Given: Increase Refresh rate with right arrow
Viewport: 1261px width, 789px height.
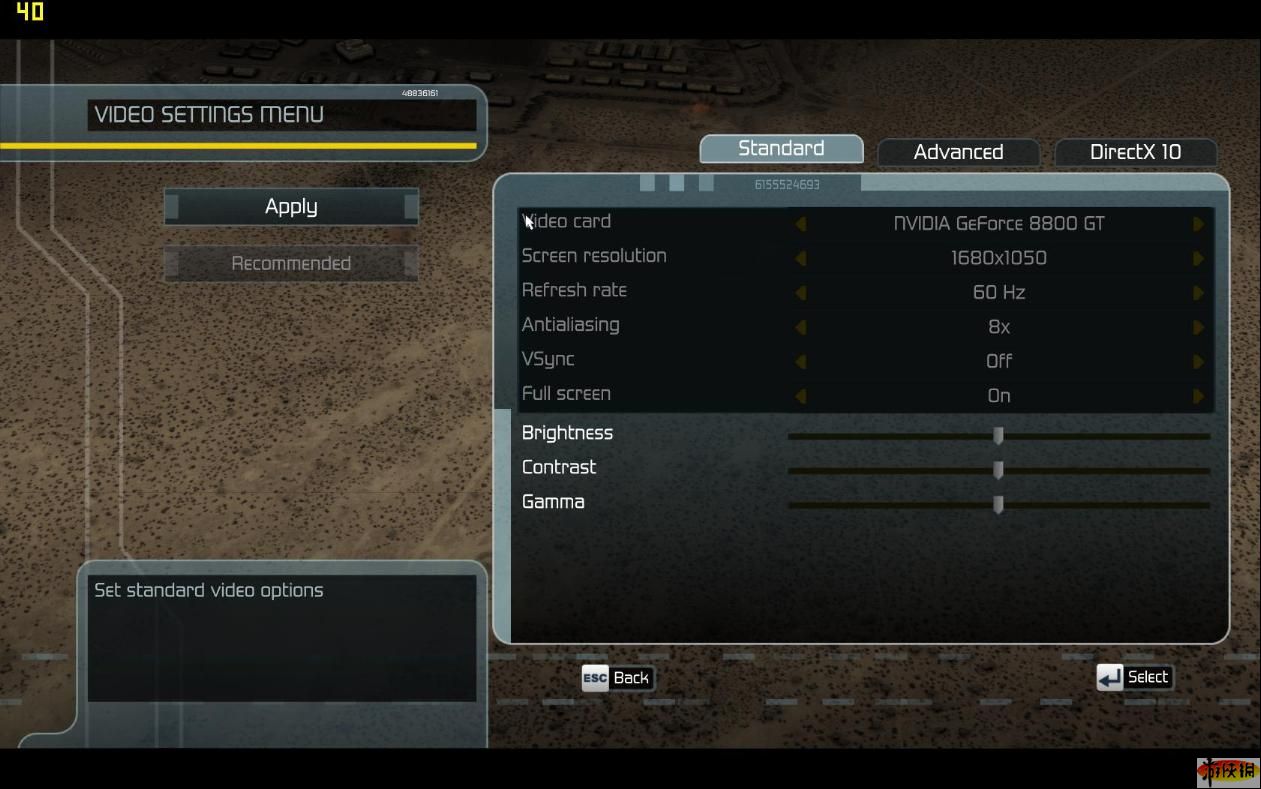Looking at the screenshot, I should click(x=1198, y=293).
